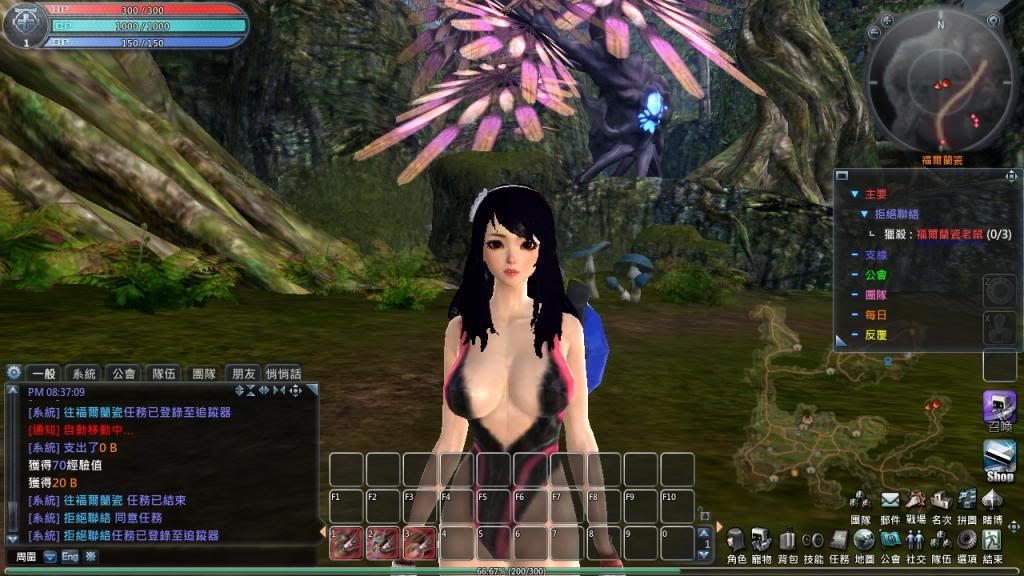The width and height of the screenshot is (1024, 576).
Task: Open the 技能 skills window
Action: (x=813, y=540)
